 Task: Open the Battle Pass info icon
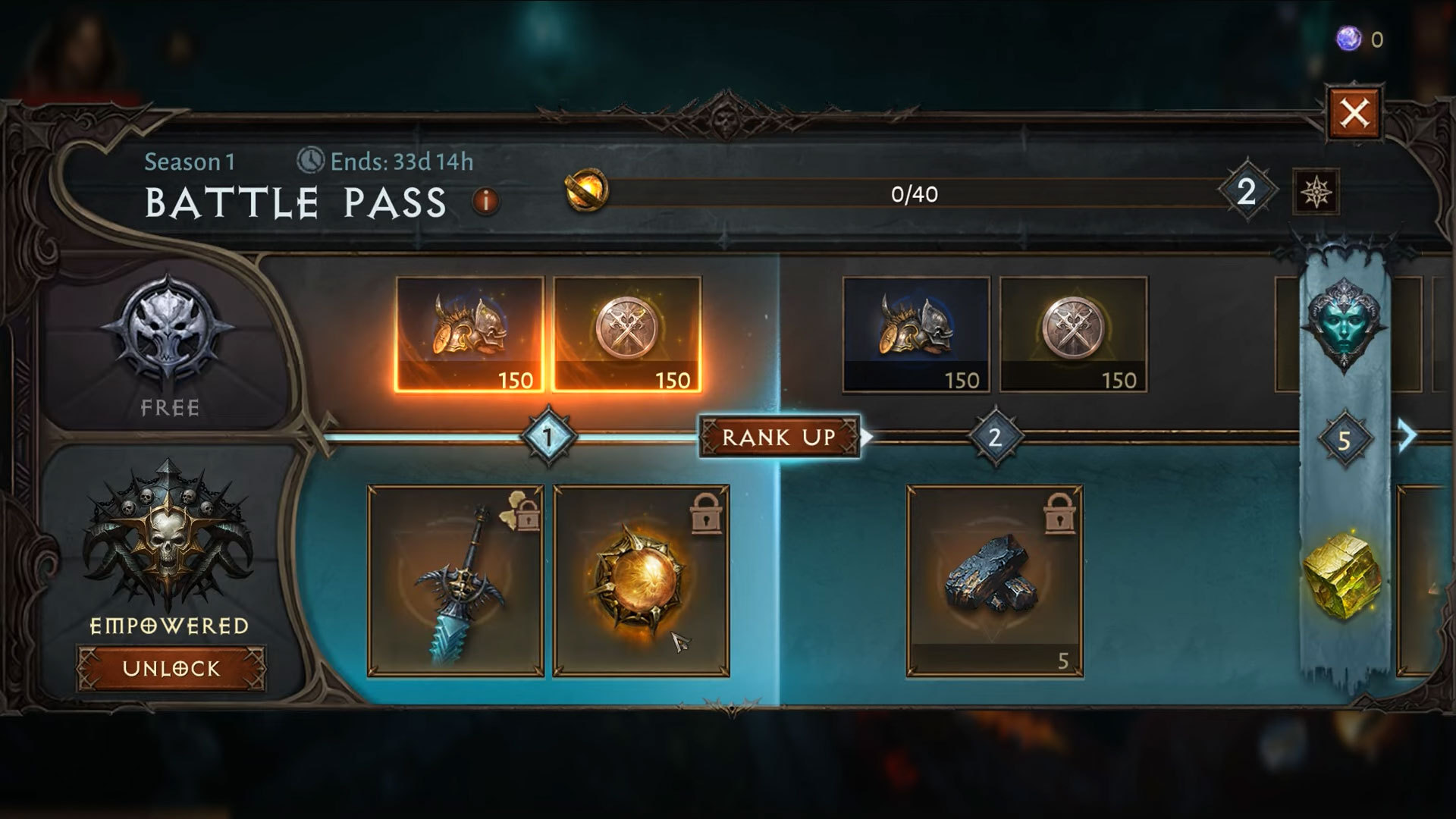point(486,201)
